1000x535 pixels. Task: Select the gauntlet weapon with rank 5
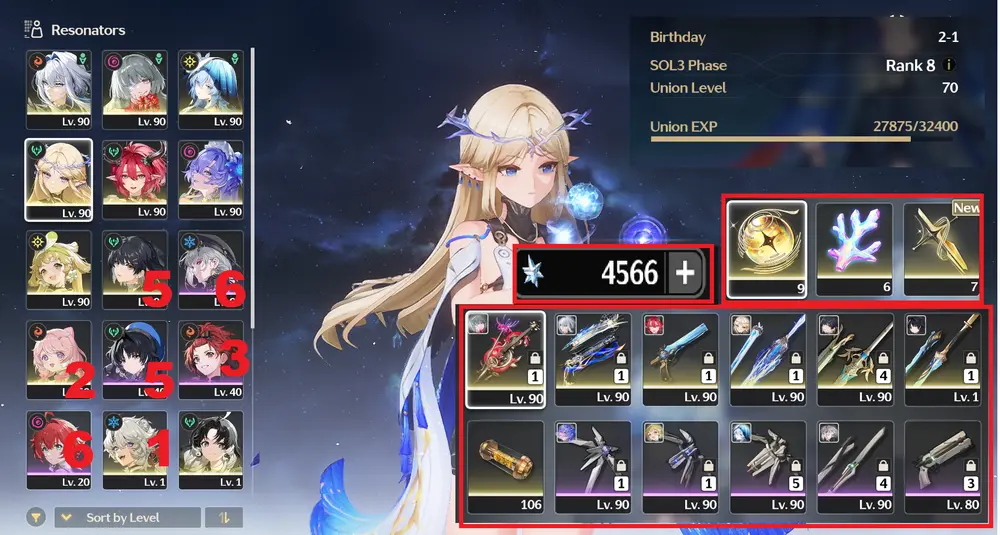(x=768, y=466)
